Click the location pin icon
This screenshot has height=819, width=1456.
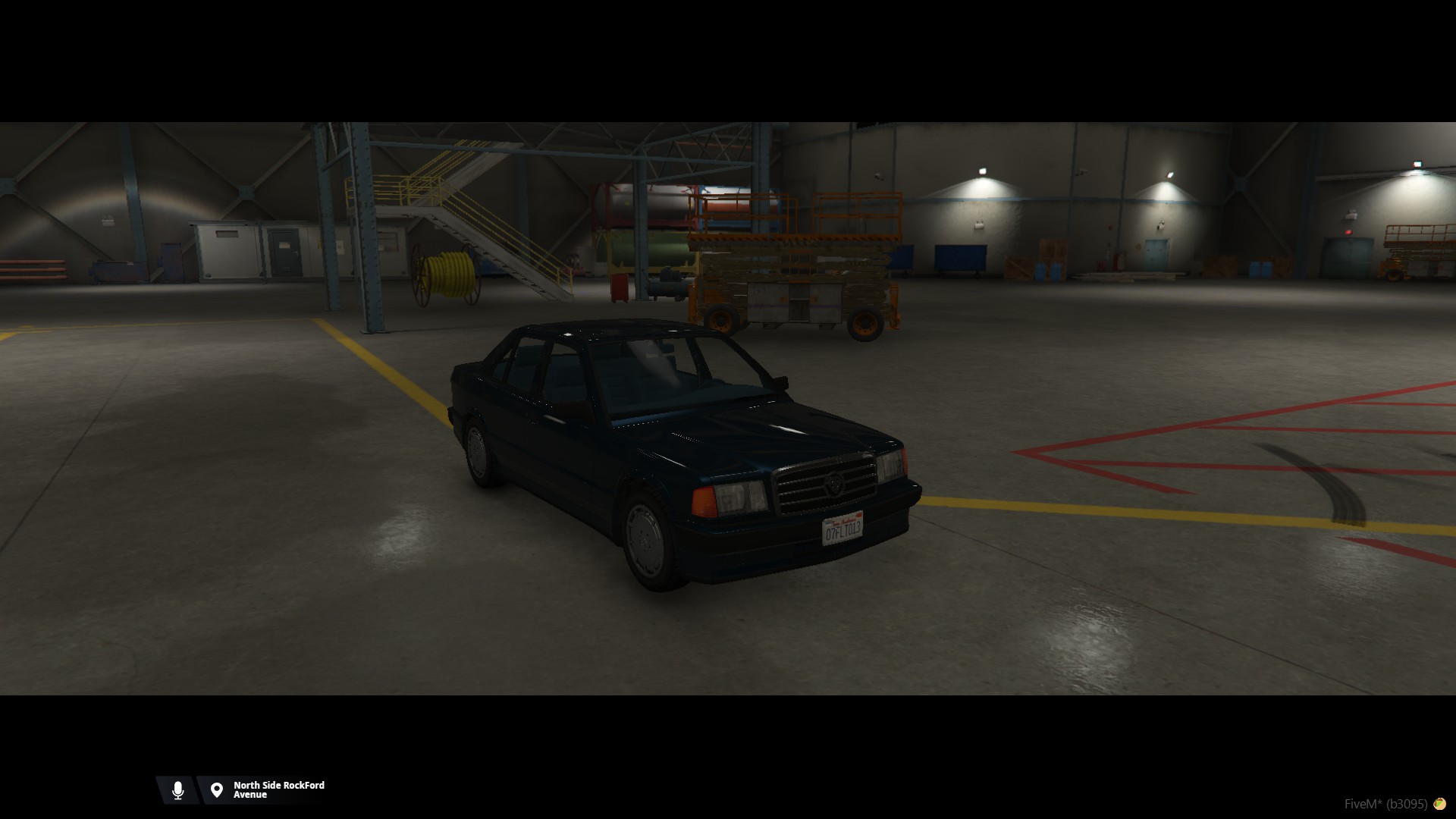[217, 790]
